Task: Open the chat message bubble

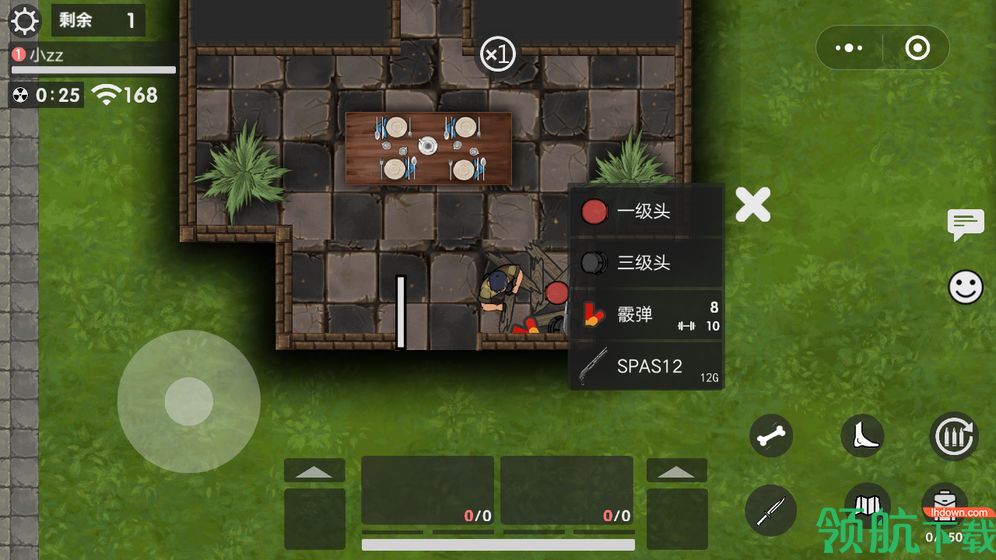Action: 965,224
